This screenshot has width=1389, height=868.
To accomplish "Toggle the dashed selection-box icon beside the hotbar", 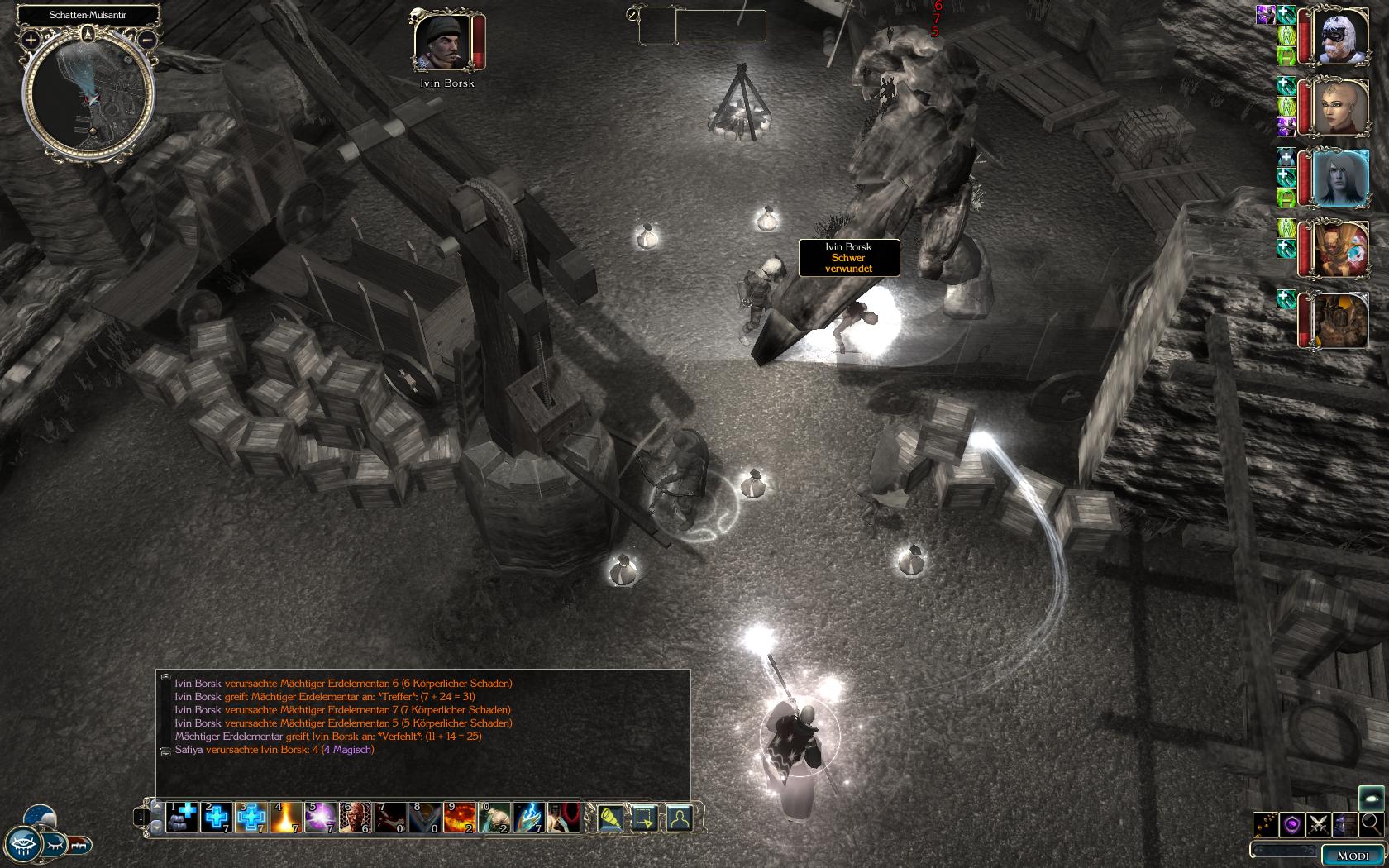I will click(x=645, y=818).
